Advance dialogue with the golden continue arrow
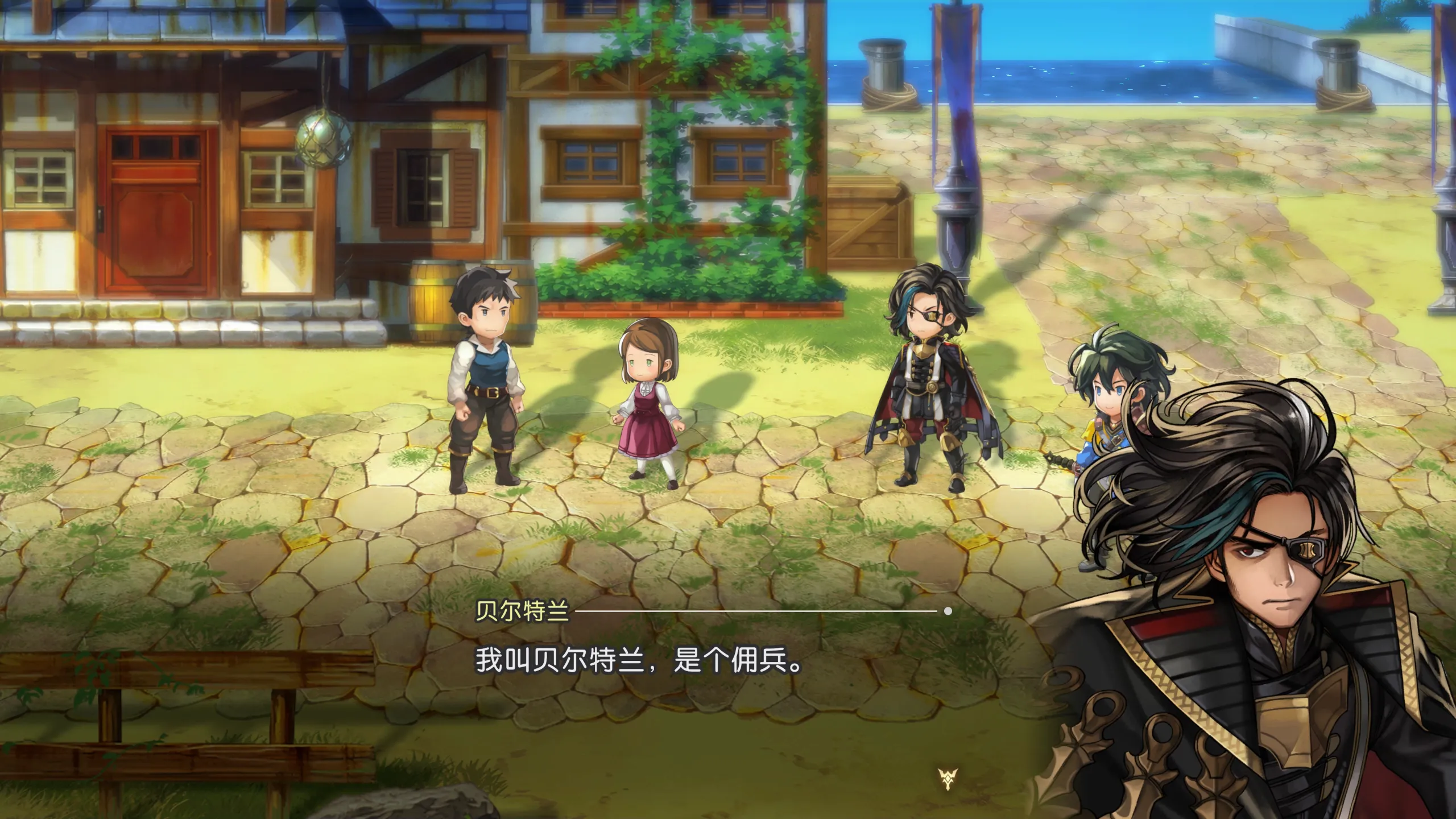The image size is (1456, 819). [948, 779]
